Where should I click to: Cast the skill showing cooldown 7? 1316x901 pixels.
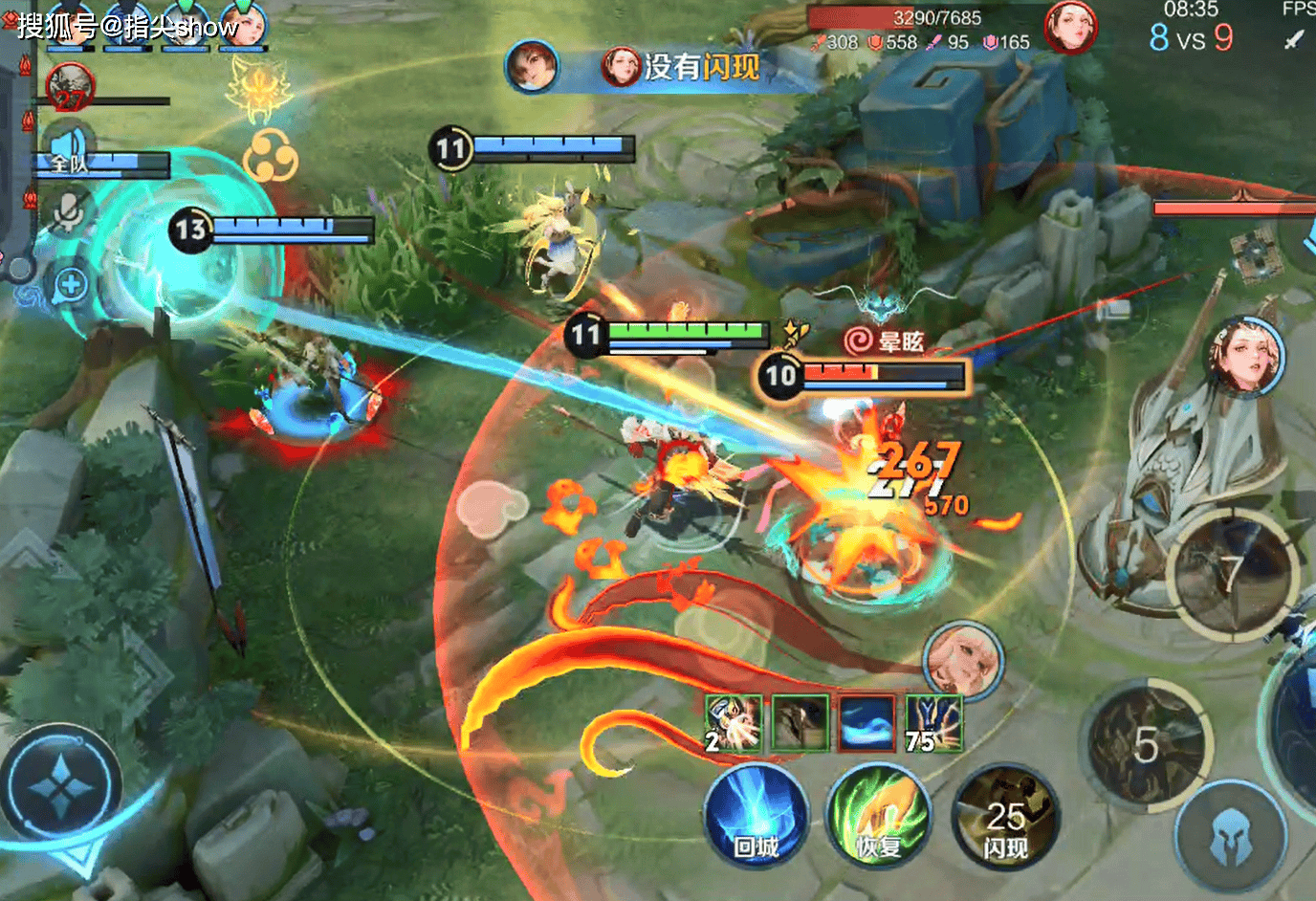(1232, 573)
